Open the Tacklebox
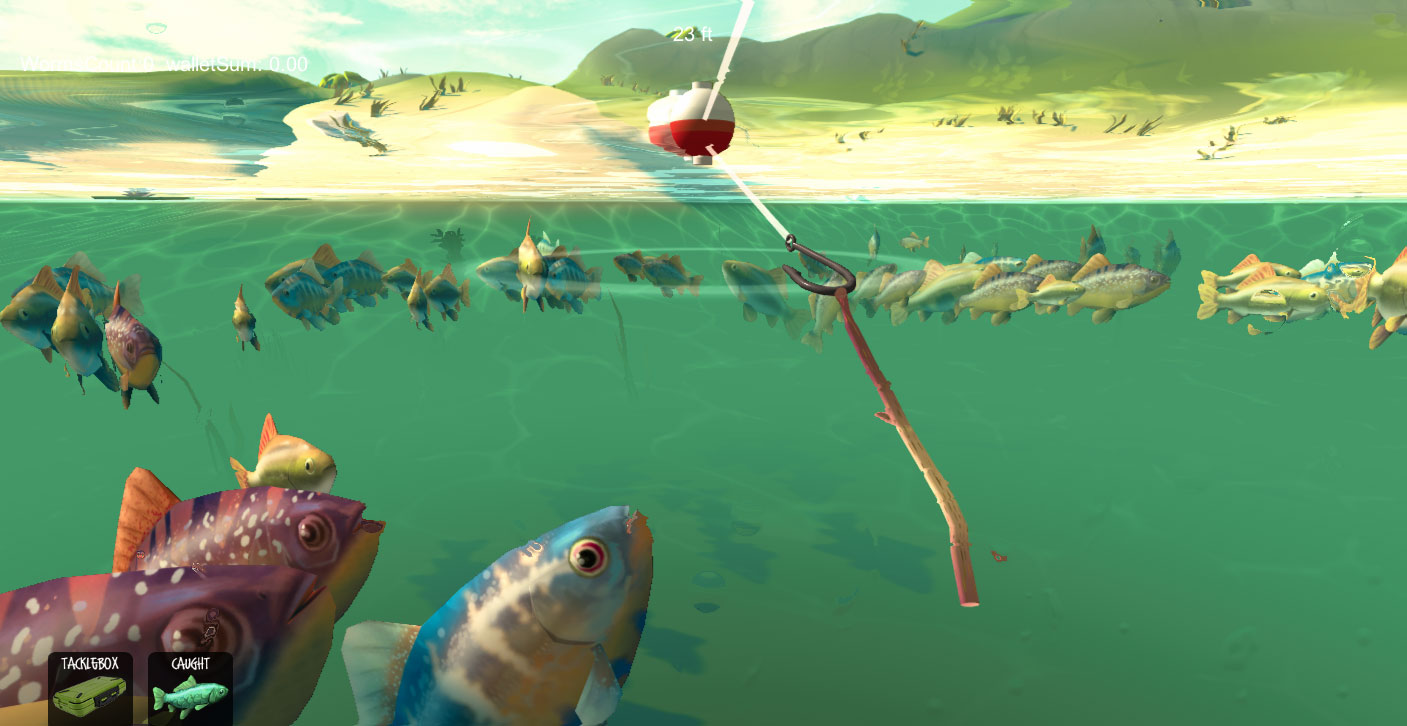Screen dimensions: 1407x726 pos(90,688)
